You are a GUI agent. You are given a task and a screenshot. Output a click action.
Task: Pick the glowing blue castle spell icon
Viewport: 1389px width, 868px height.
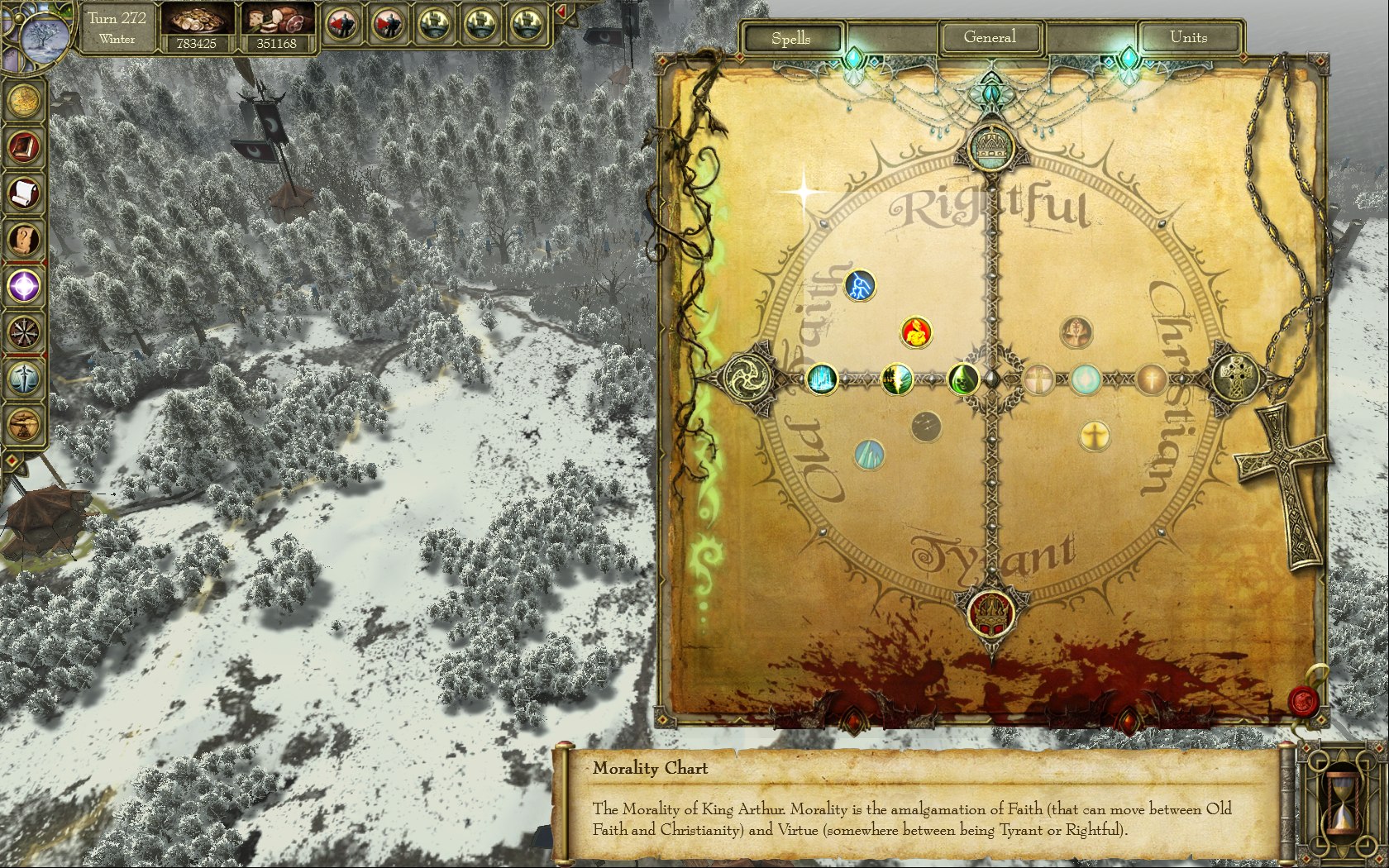coord(822,379)
